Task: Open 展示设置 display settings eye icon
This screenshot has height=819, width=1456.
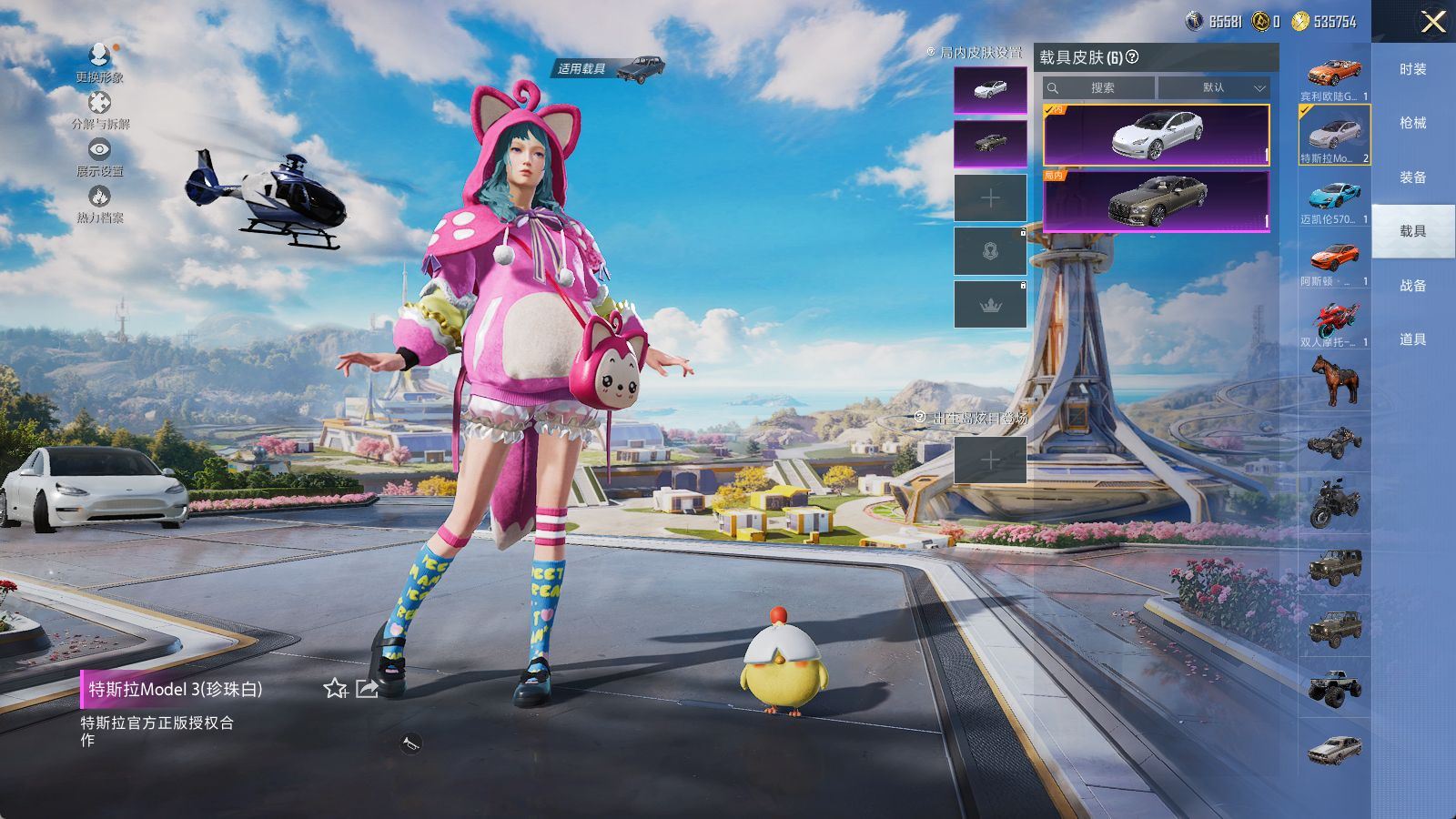Action: [x=100, y=155]
